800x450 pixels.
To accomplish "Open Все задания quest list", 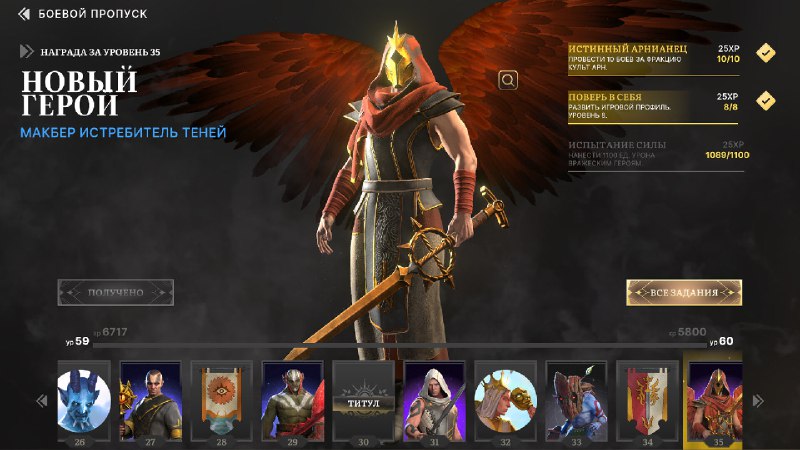I will (684, 292).
